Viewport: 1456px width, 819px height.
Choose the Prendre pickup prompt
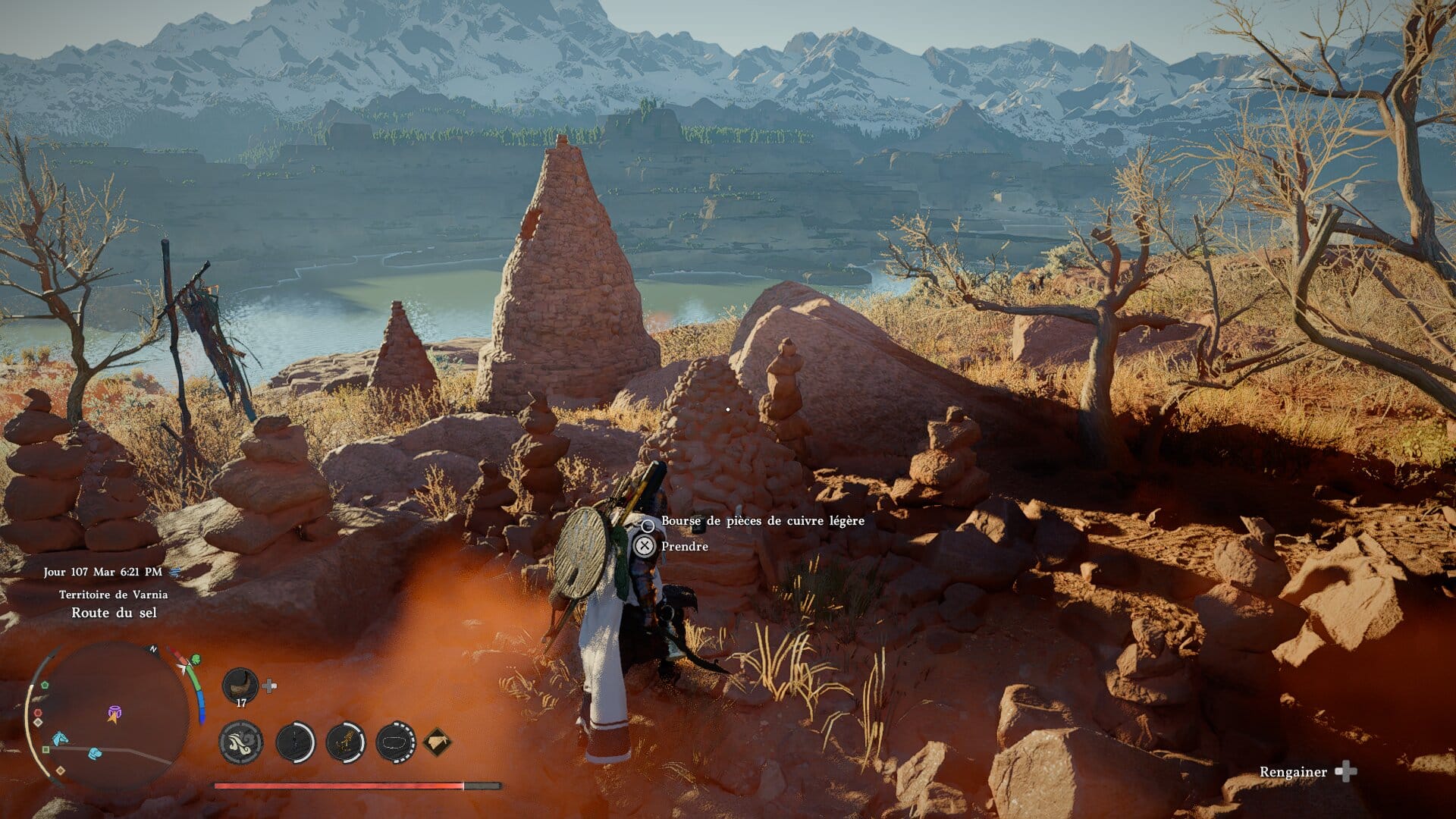point(684,546)
